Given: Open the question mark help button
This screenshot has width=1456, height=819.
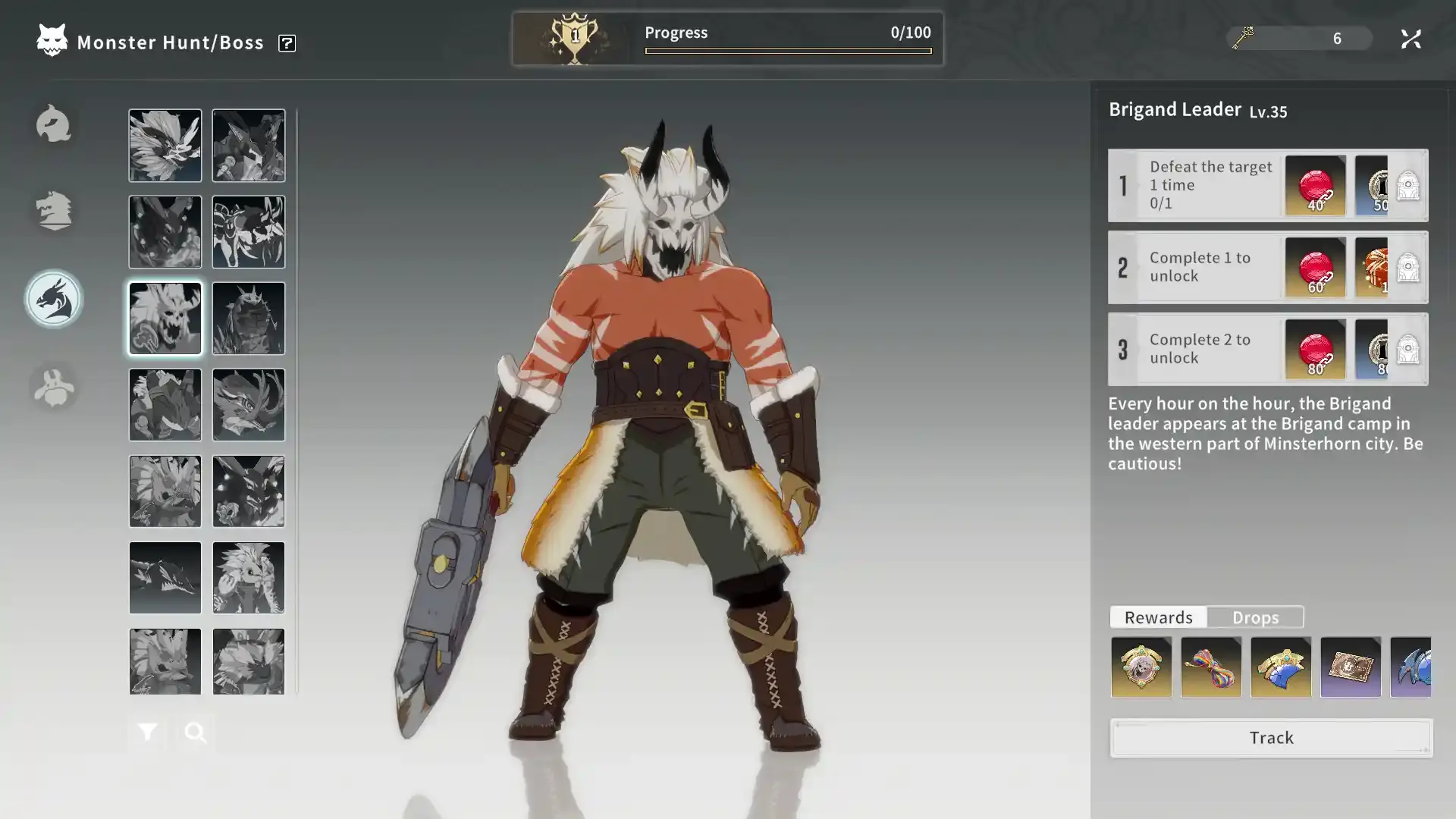Looking at the screenshot, I should 287,43.
